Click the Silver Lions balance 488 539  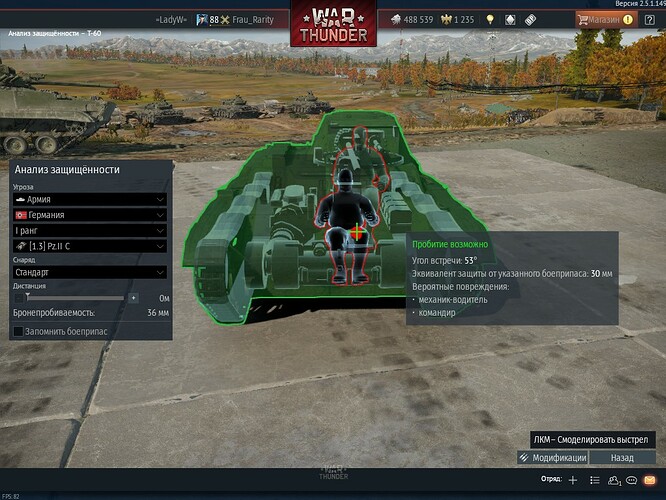[x=410, y=19]
